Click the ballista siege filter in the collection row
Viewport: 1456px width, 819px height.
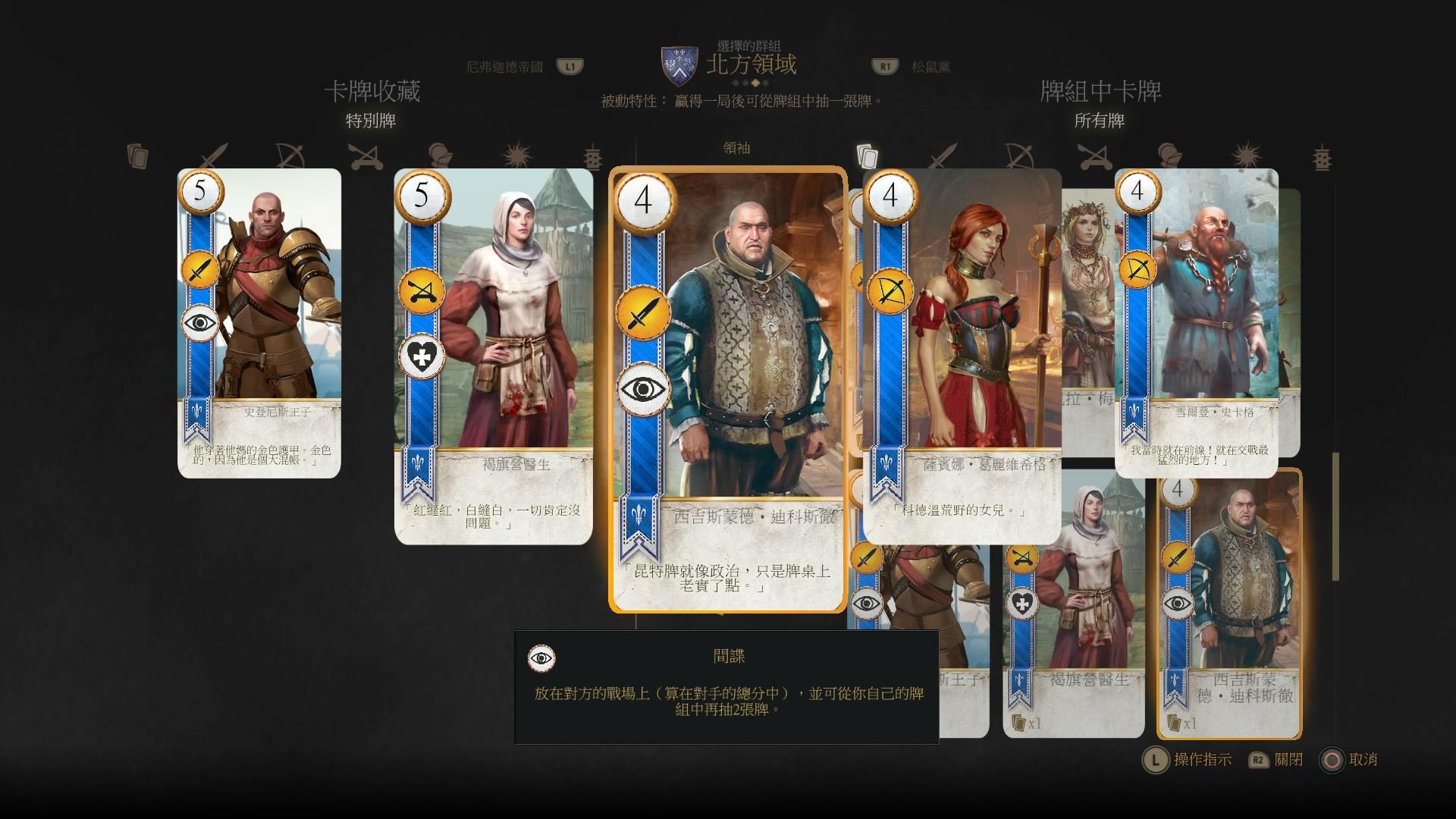364,155
